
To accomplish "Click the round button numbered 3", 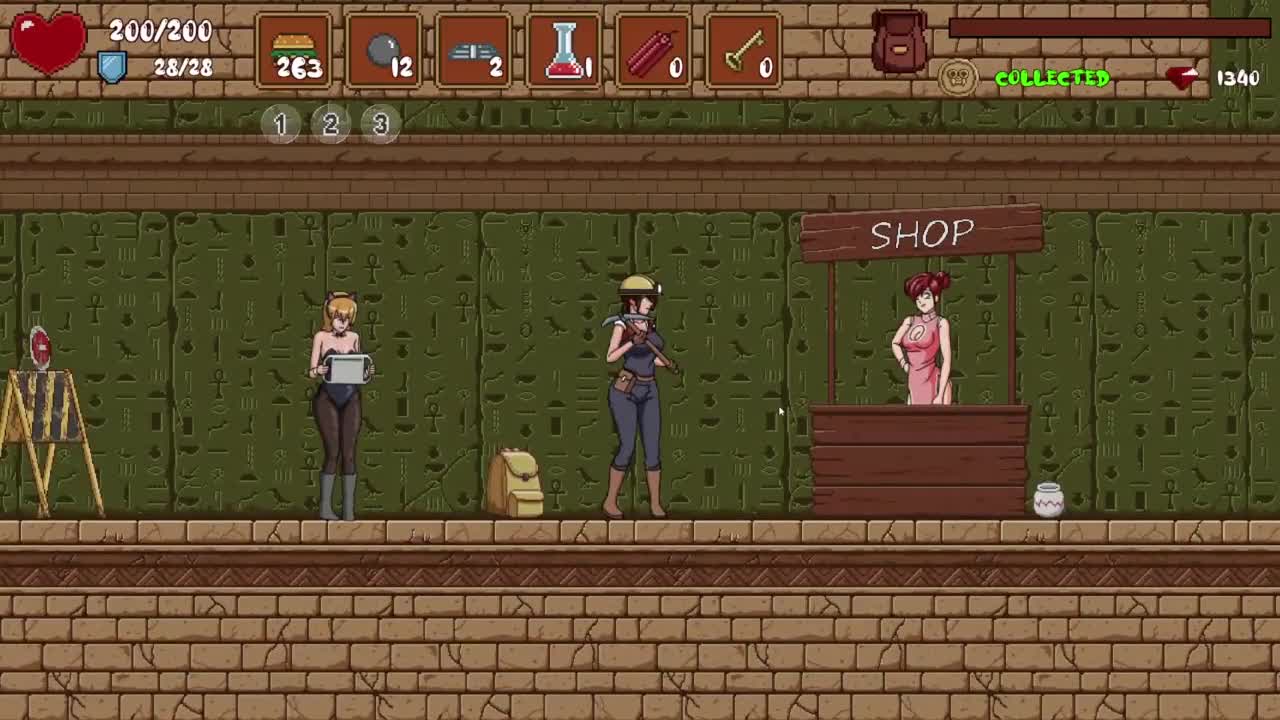I will click(x=381, y=124).
